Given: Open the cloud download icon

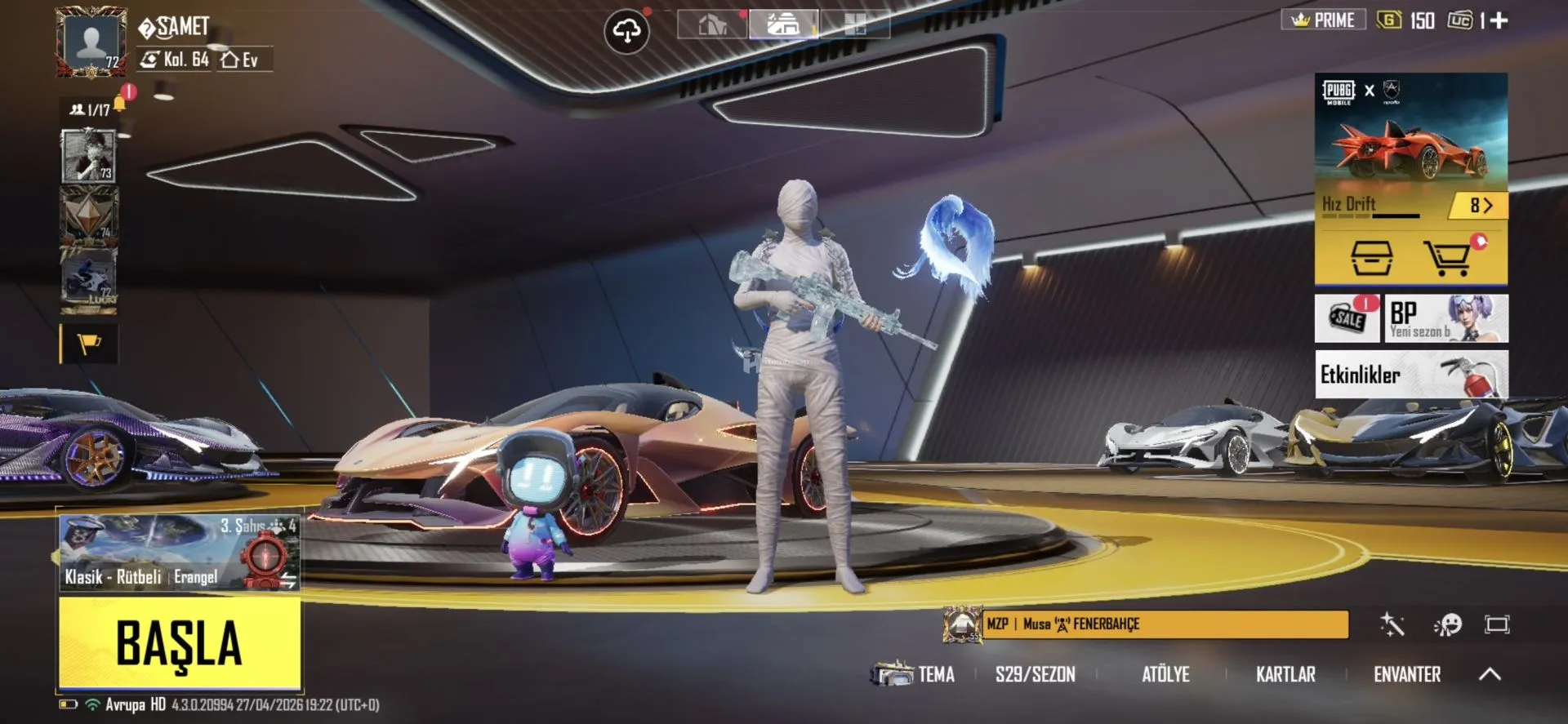Looking at the screenshot, I should point(626,32).
